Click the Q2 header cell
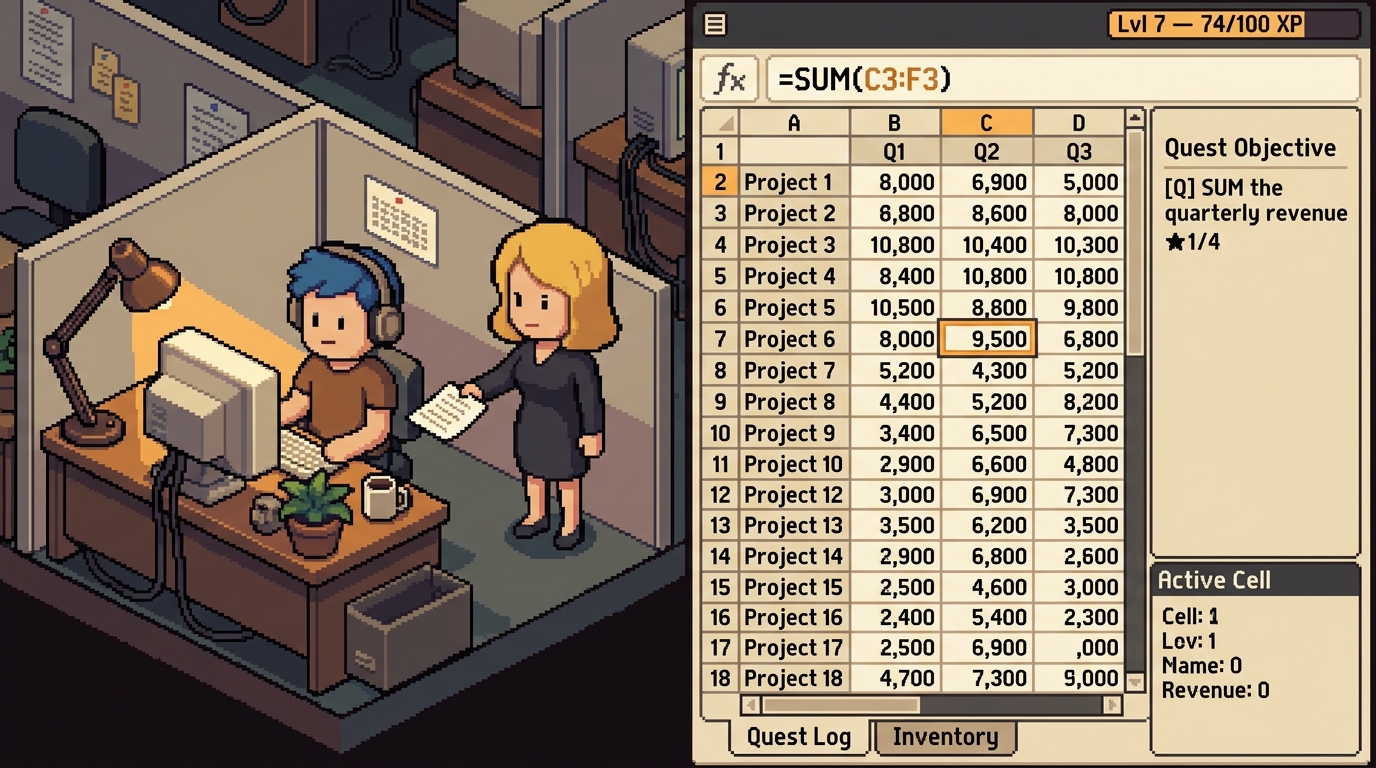The height and width of the screenshot is (768, 1376). pos(986,151)
